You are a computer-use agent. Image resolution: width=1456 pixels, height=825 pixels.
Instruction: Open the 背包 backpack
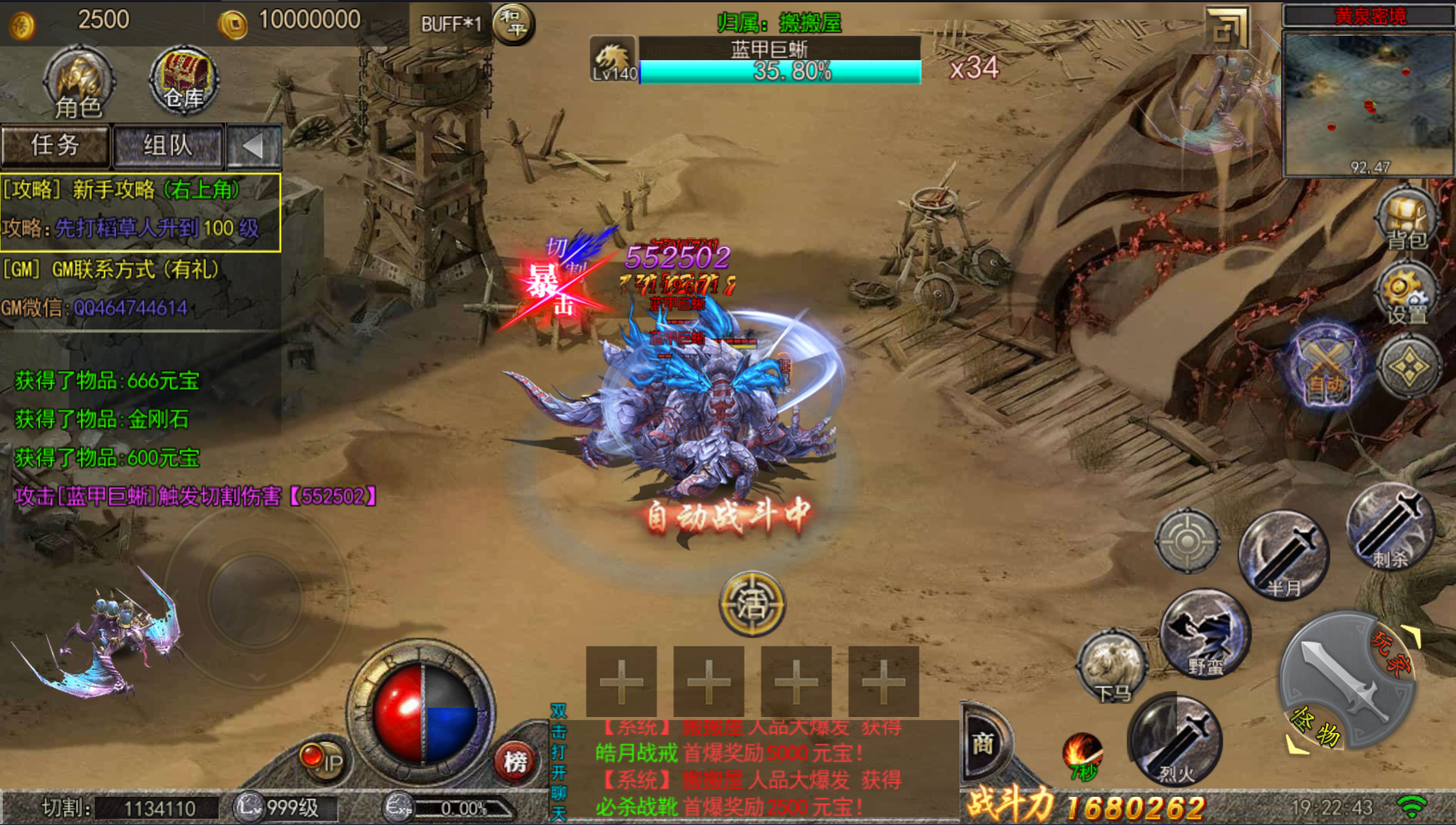[x=1406, y=219]
